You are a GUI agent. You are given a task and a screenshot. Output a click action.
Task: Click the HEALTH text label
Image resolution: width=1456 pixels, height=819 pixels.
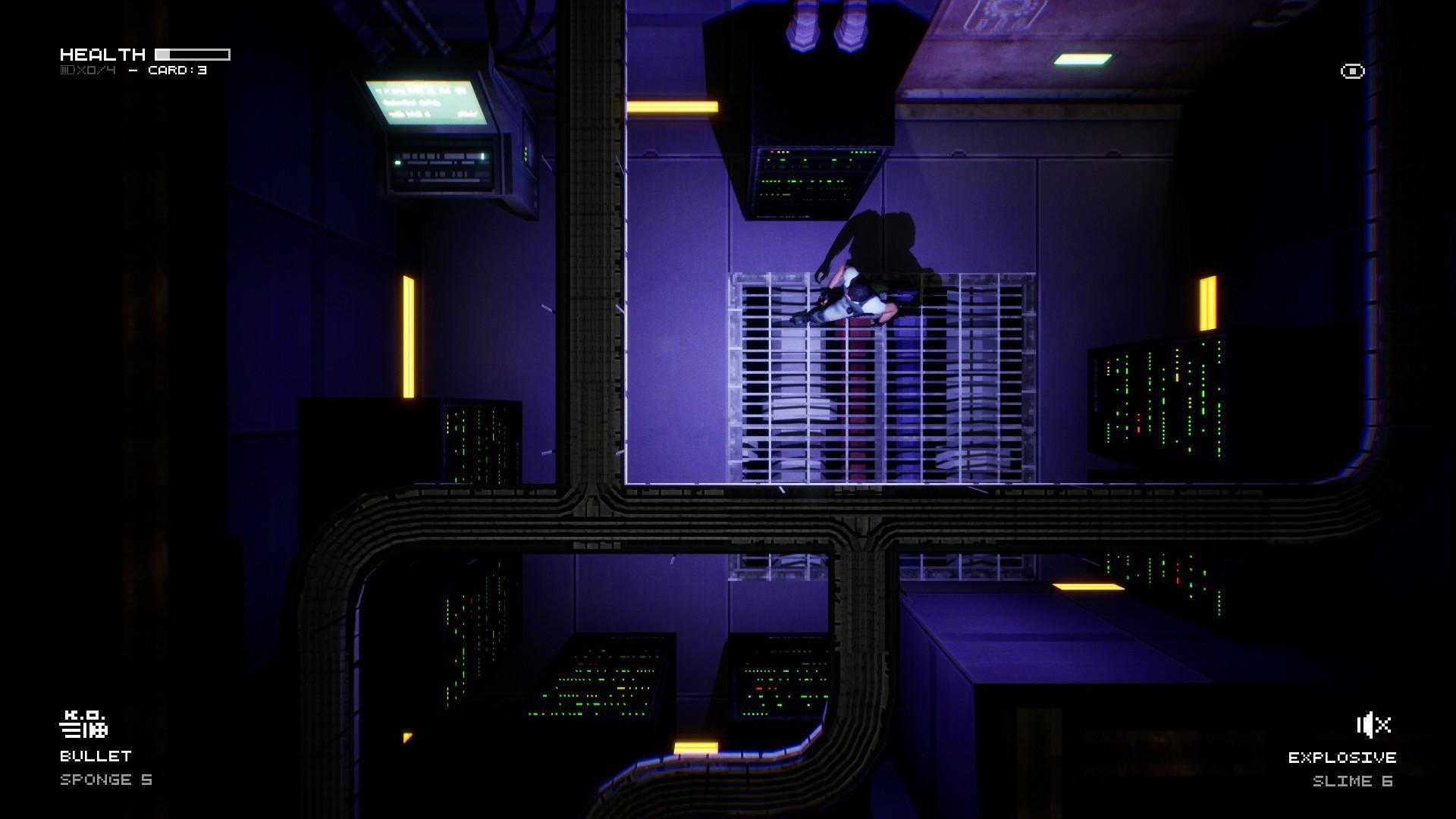[x=104, y=53]
